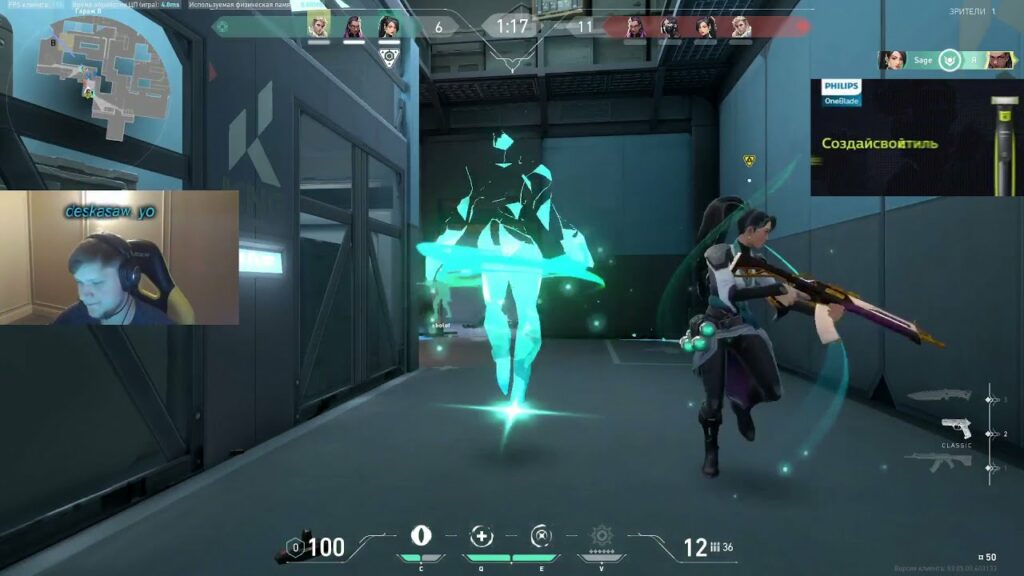Select the blonde agent portrait on red team
Image resolution: width=1024 pixels, height=576 pixels.
(740, 27)
